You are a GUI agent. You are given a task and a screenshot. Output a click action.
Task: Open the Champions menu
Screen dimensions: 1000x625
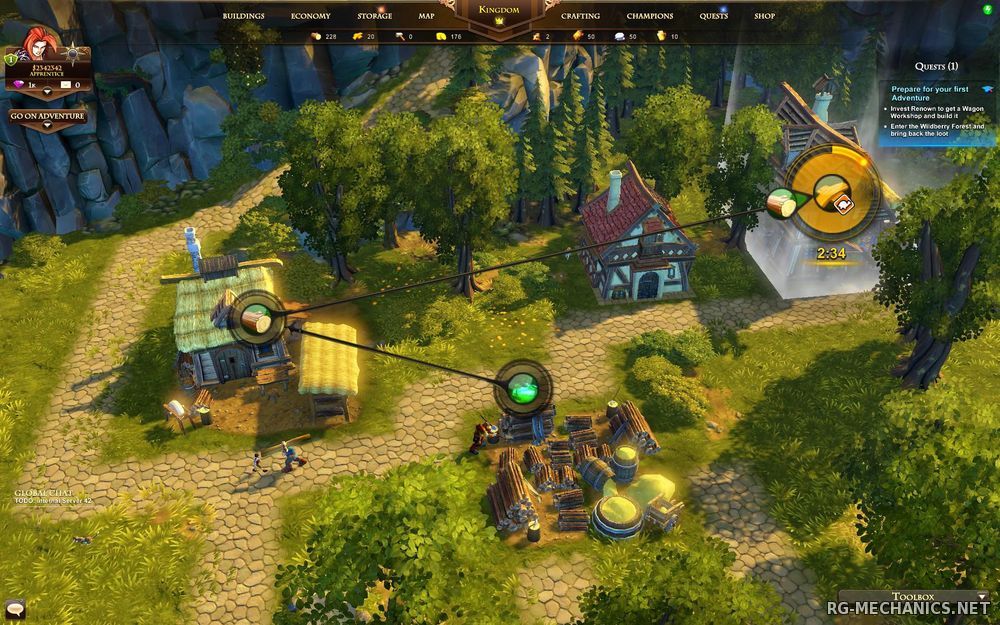[x=650, y=16]
